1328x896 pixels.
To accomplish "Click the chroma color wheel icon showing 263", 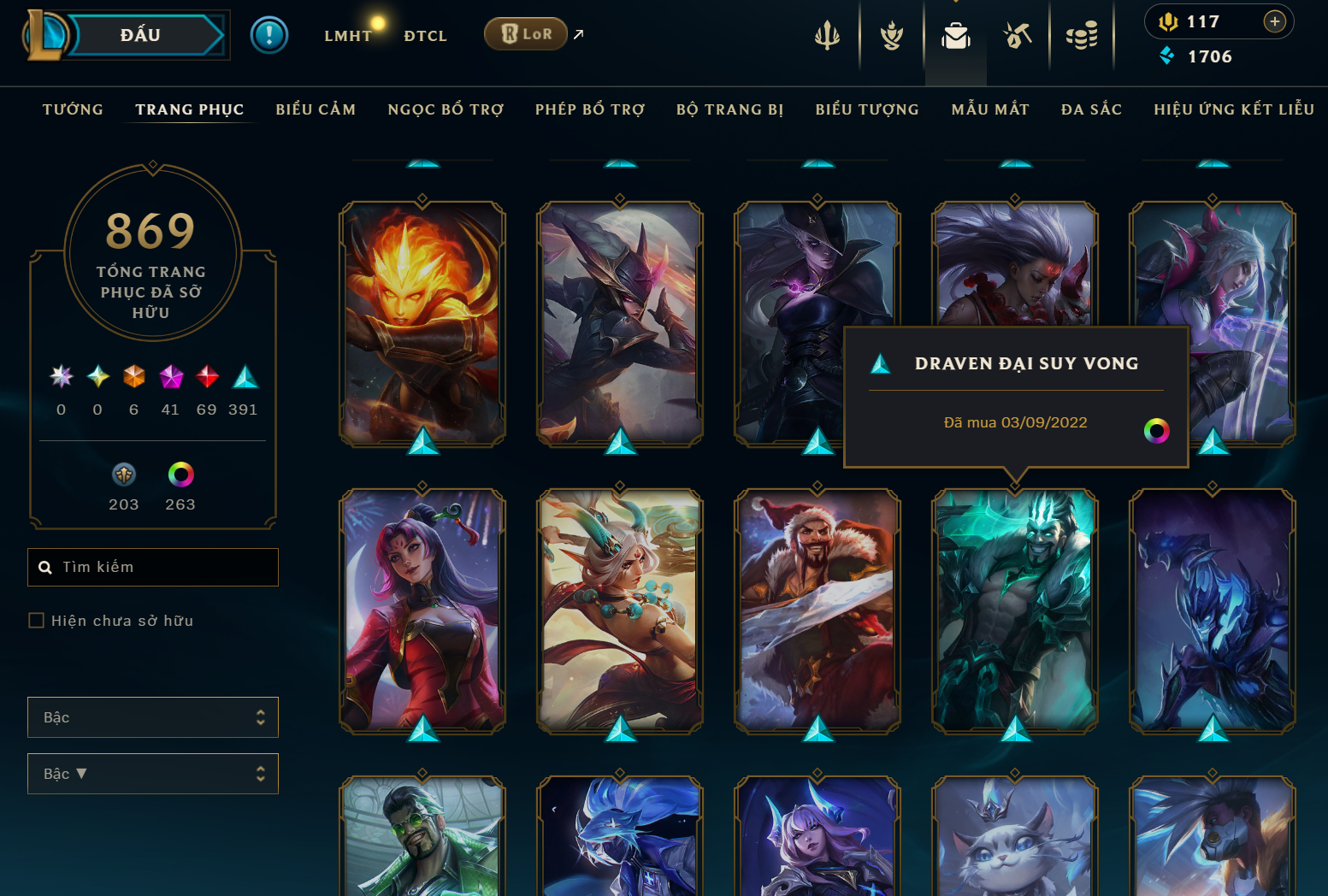I will 180,475.
